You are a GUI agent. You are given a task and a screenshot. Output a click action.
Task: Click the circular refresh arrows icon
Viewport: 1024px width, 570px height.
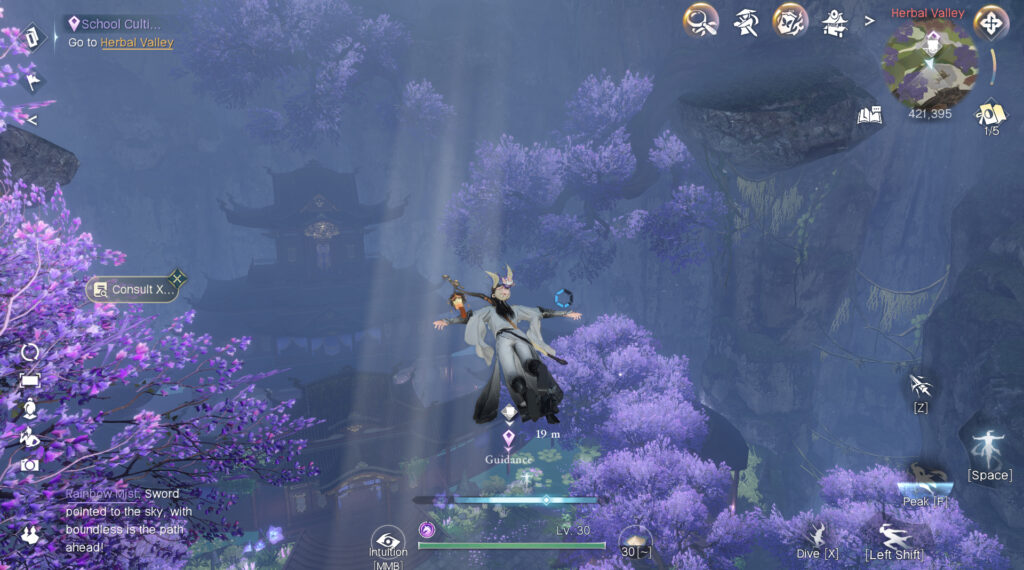[31, 352]
